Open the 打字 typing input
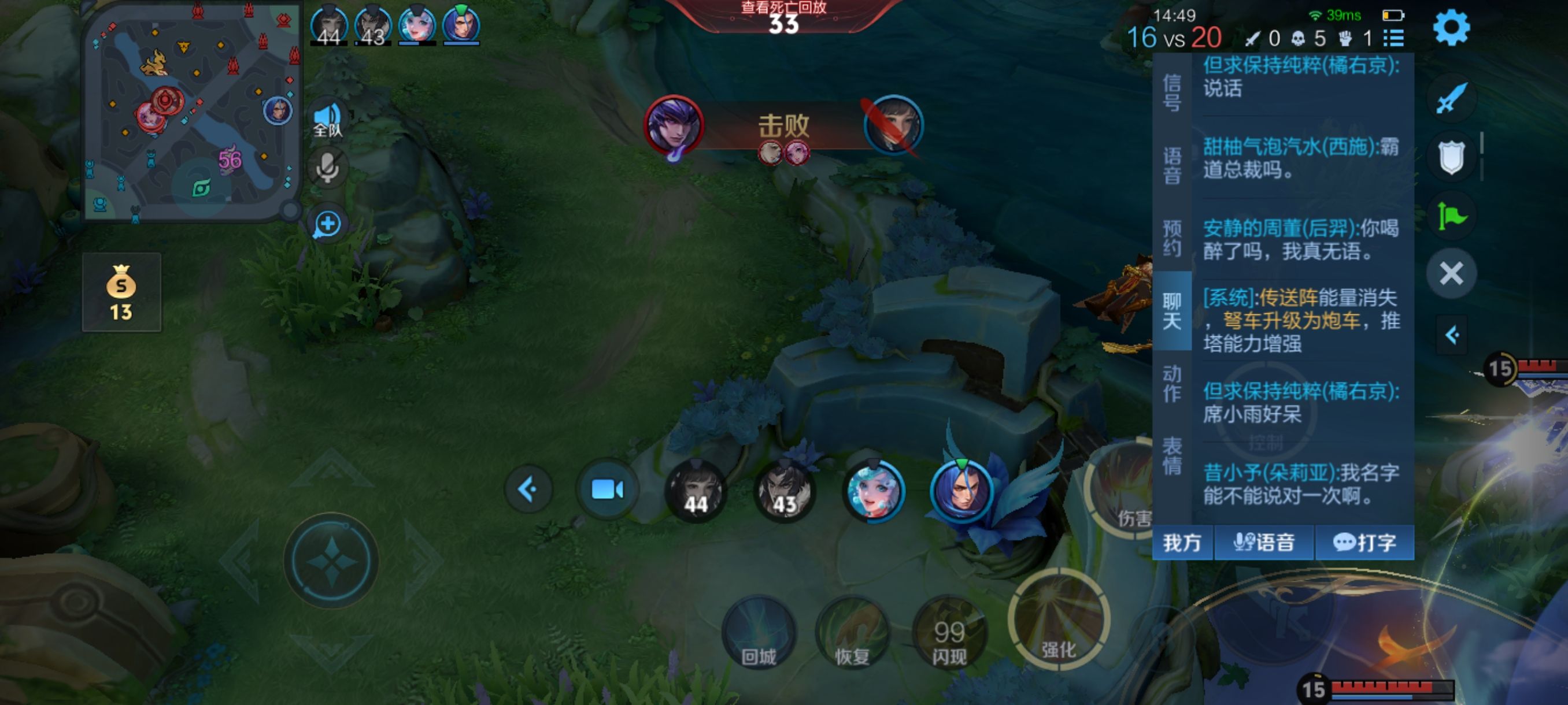The image size is (1568, 705). point(1364,542)
